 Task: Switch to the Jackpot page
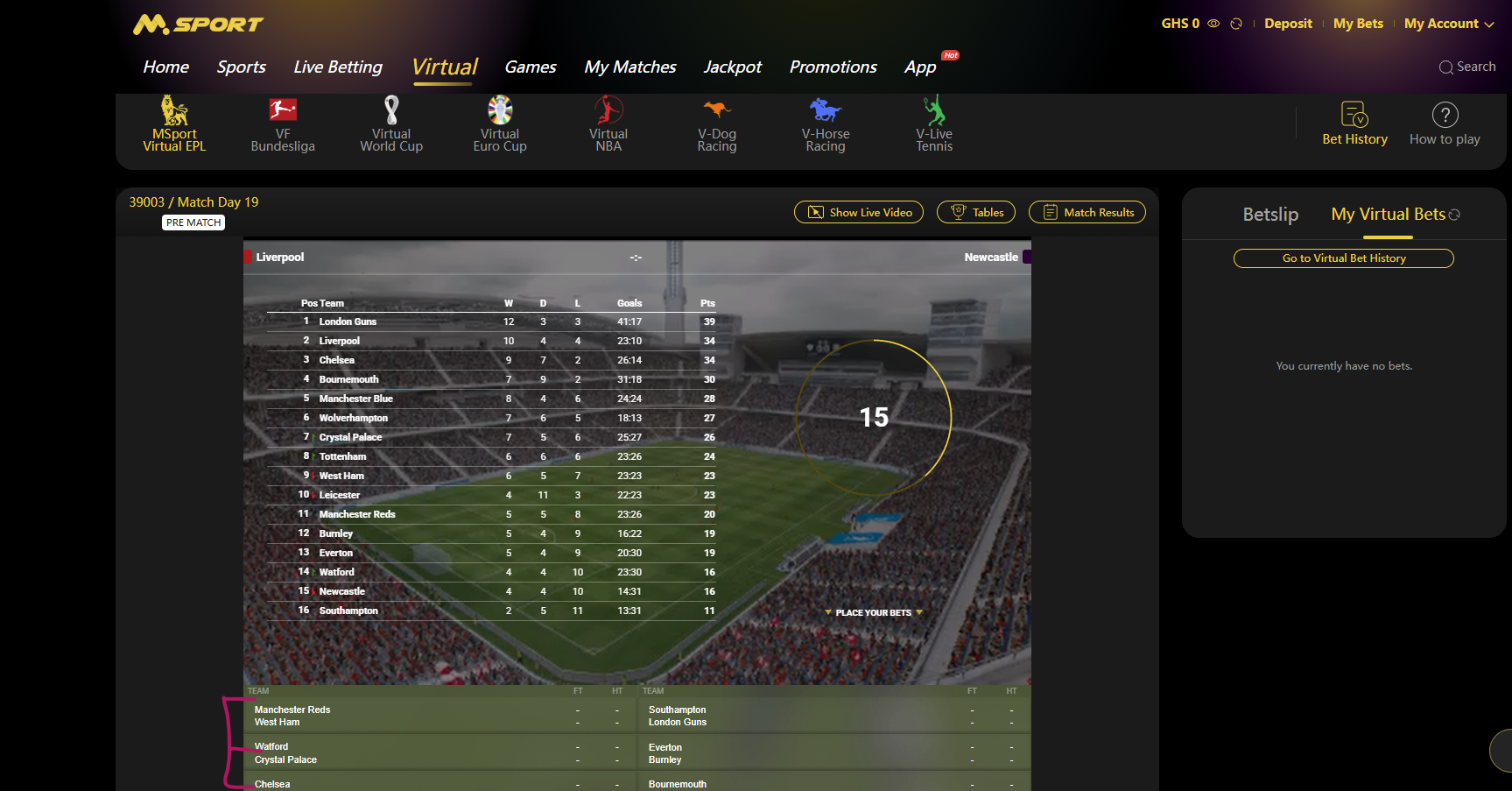click(x=732, y=67)
